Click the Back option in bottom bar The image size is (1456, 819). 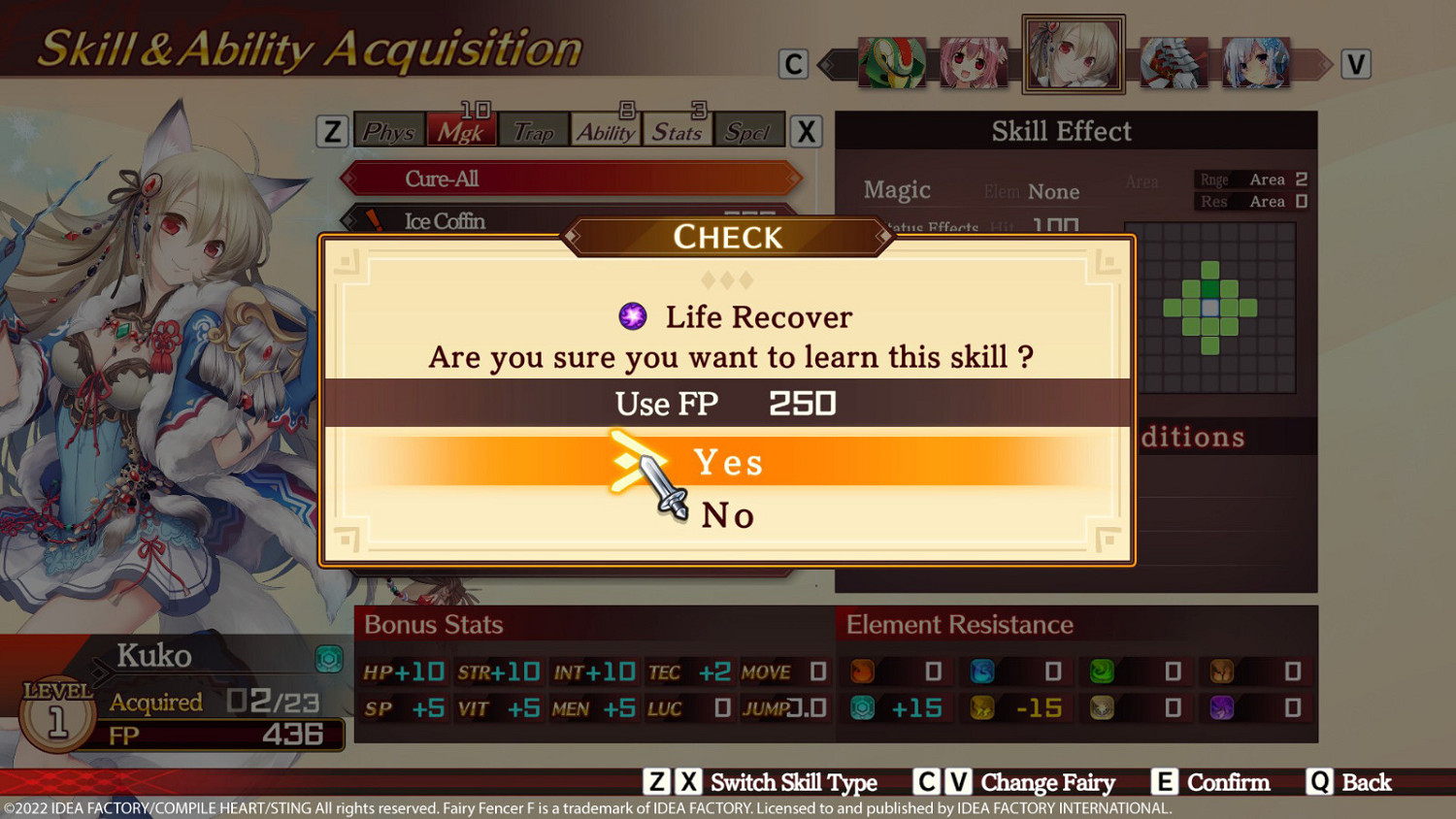tap(1369, 782)
